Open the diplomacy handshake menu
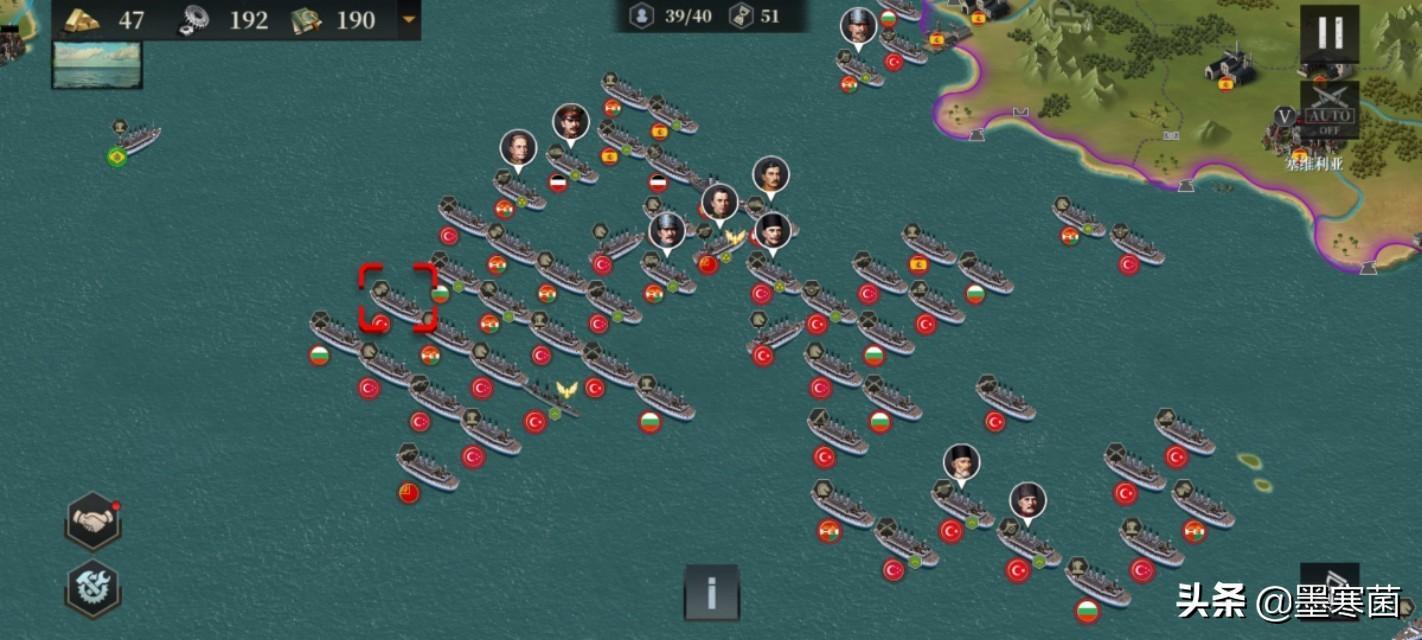Screen dimensions: 1422x640 (x=93, y=521)
